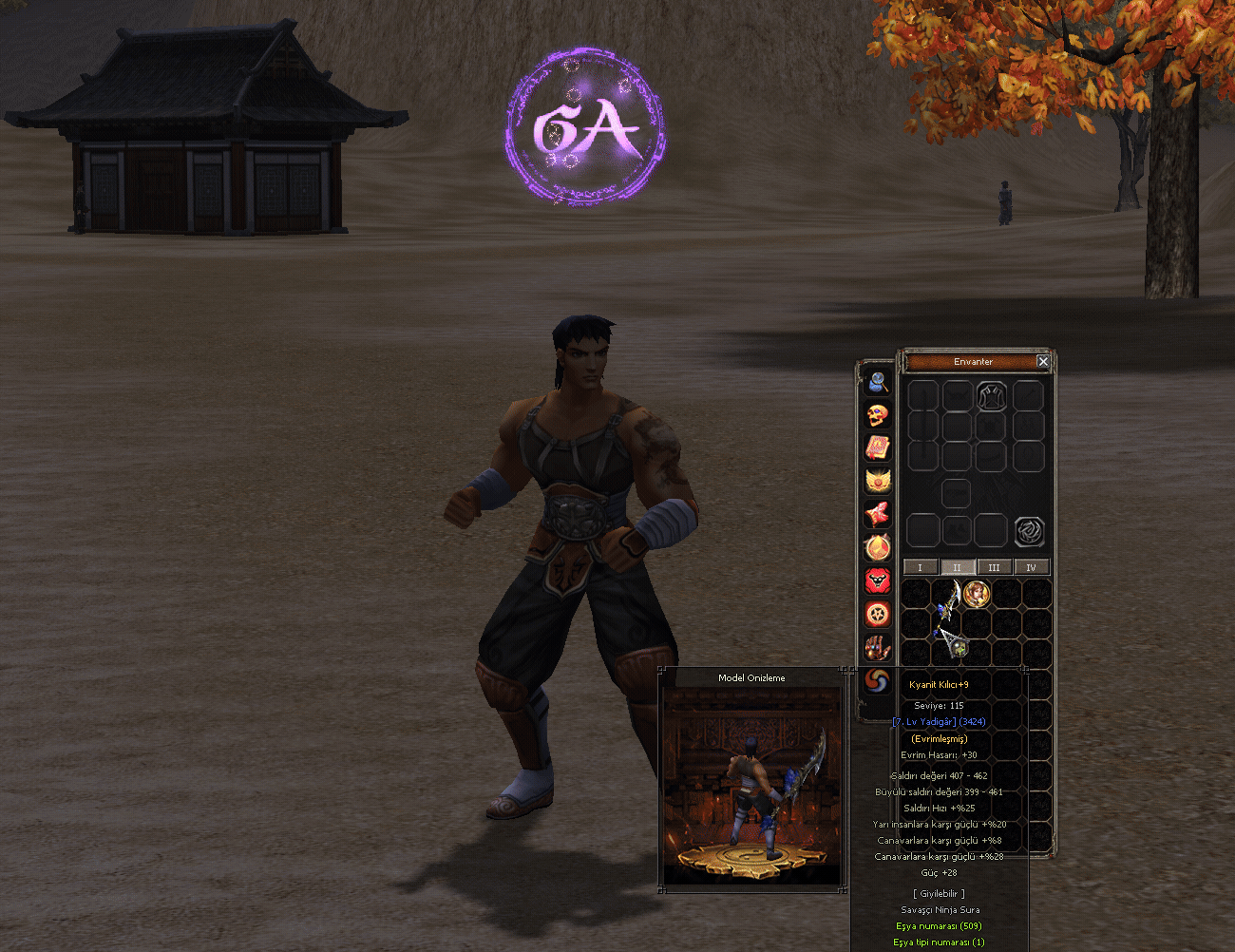Click the golden winged emblem icon

pyautogui.click(x=877, y=481)
